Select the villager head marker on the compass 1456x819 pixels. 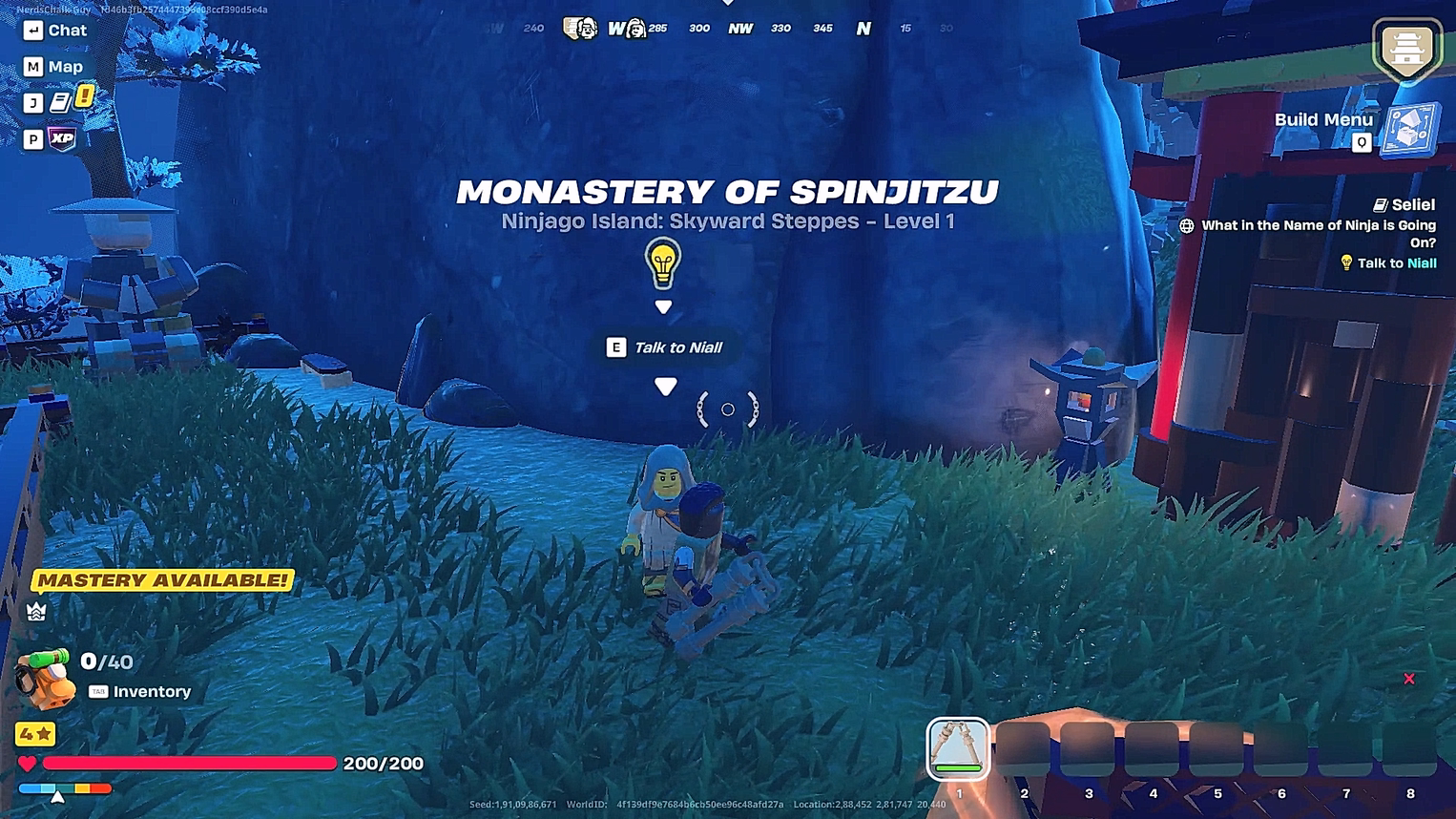(634, 28)
